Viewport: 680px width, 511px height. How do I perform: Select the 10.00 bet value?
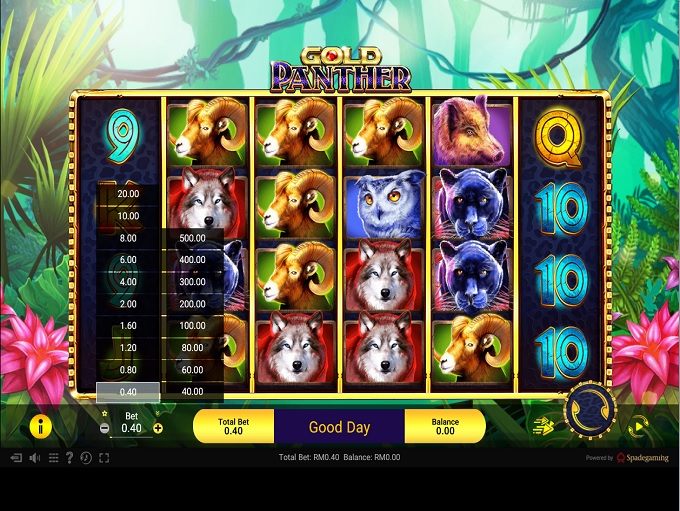[x=128, y=216]
